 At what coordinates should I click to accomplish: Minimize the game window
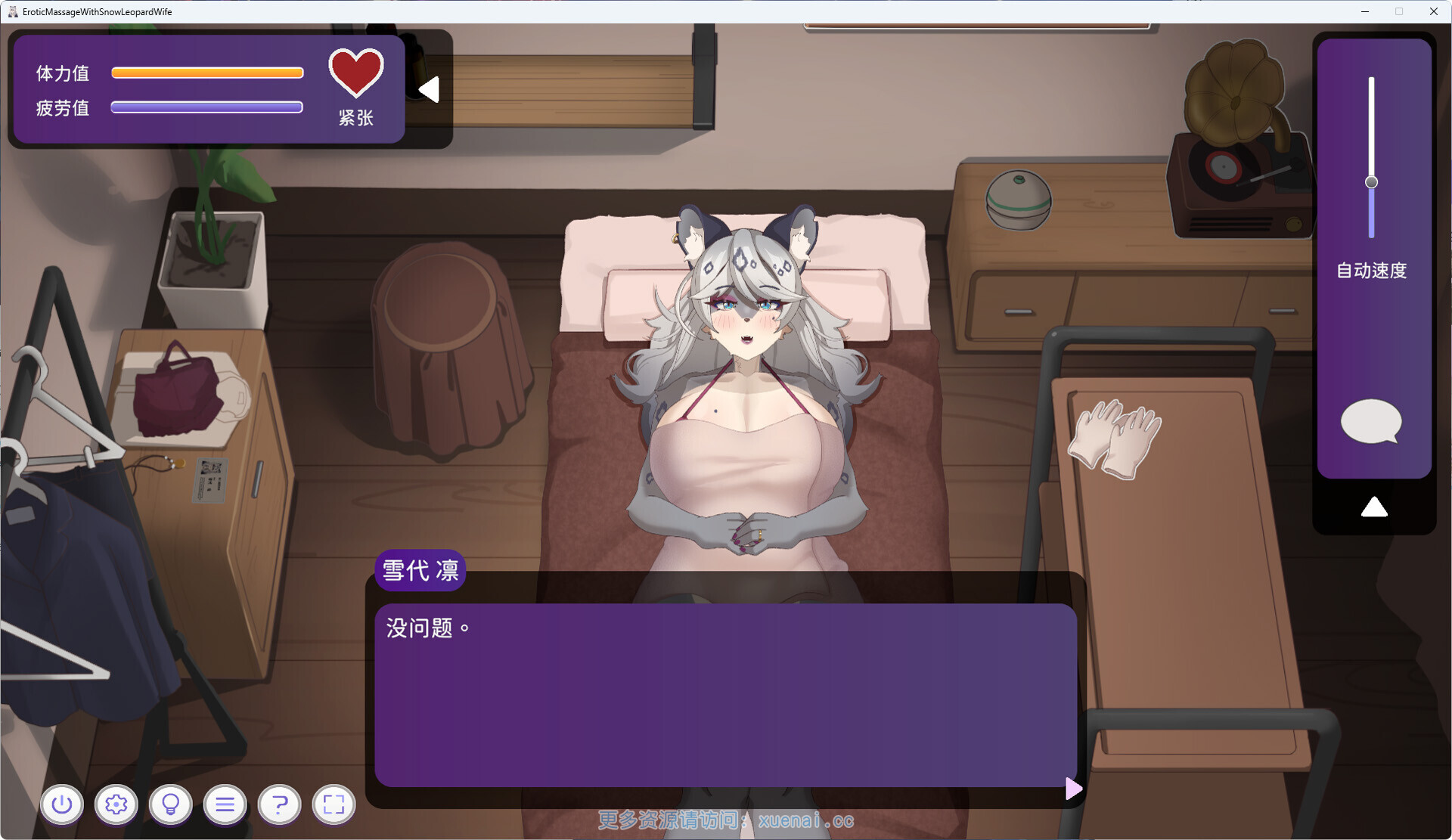[1365, 11]
